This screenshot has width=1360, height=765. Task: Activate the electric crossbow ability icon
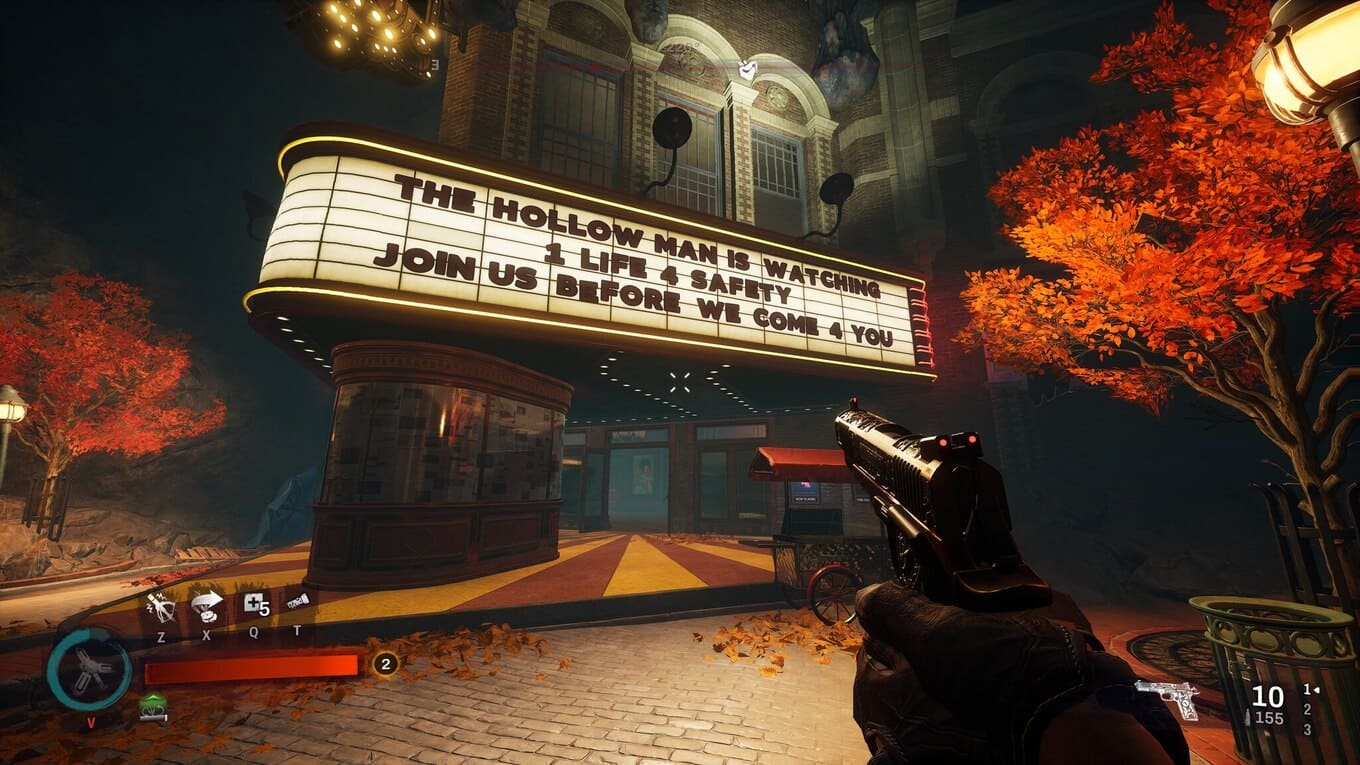pos(160,605)
